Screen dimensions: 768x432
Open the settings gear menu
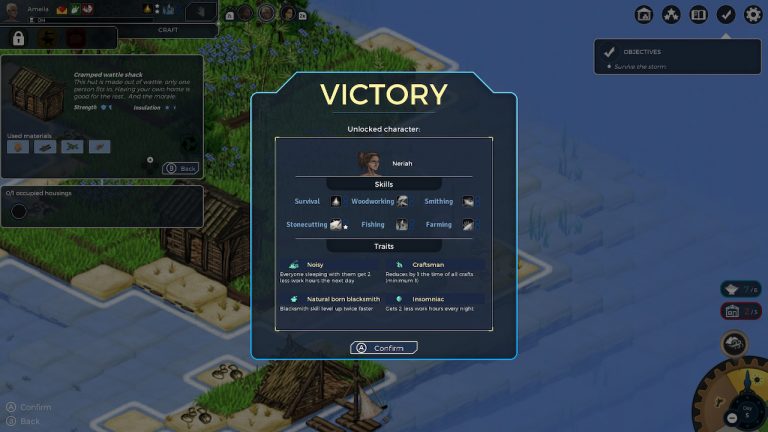[753, 14]
